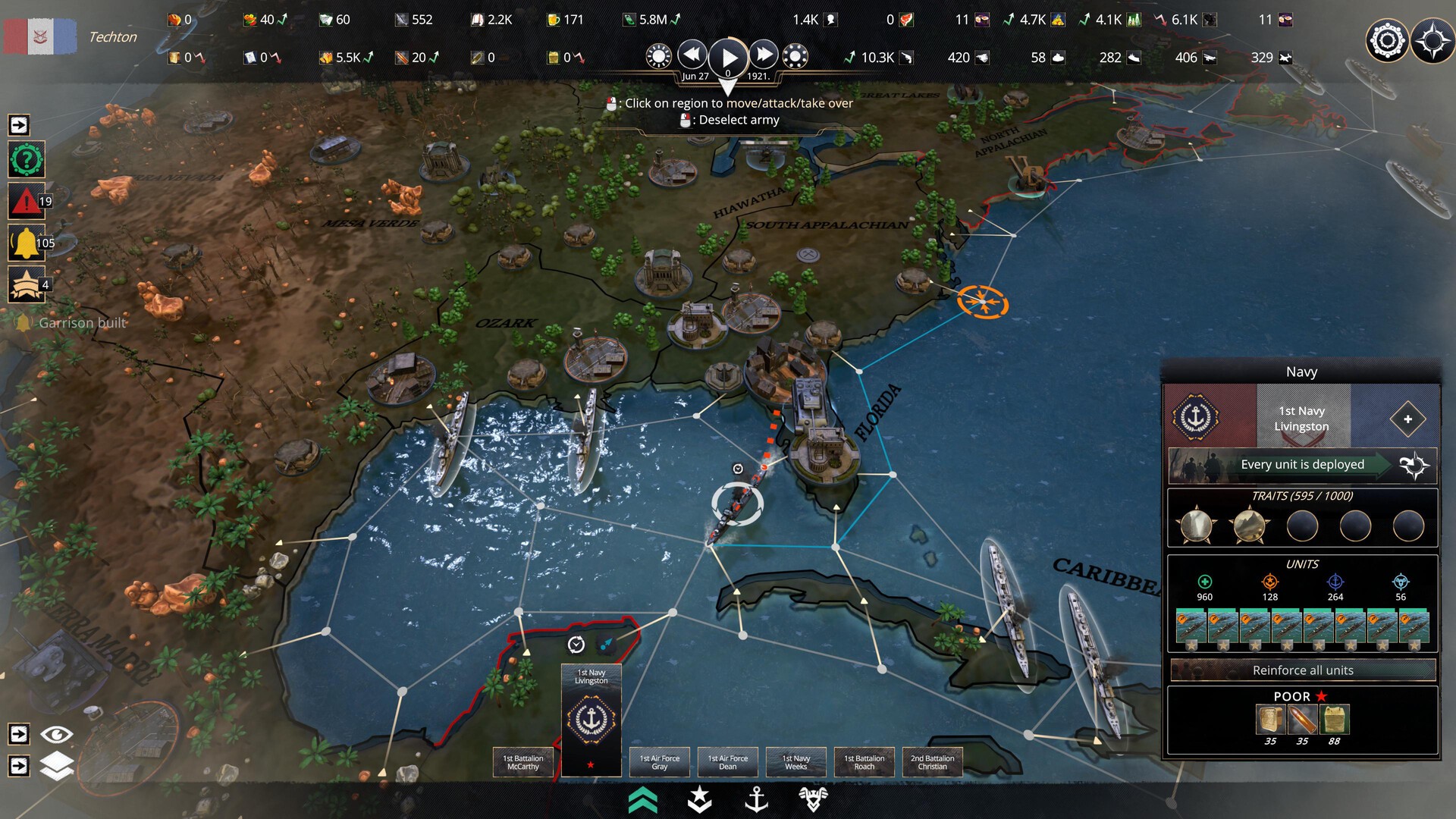
Task: Click the diamond plus button in Navy panel
Action: pos(1407,419)
